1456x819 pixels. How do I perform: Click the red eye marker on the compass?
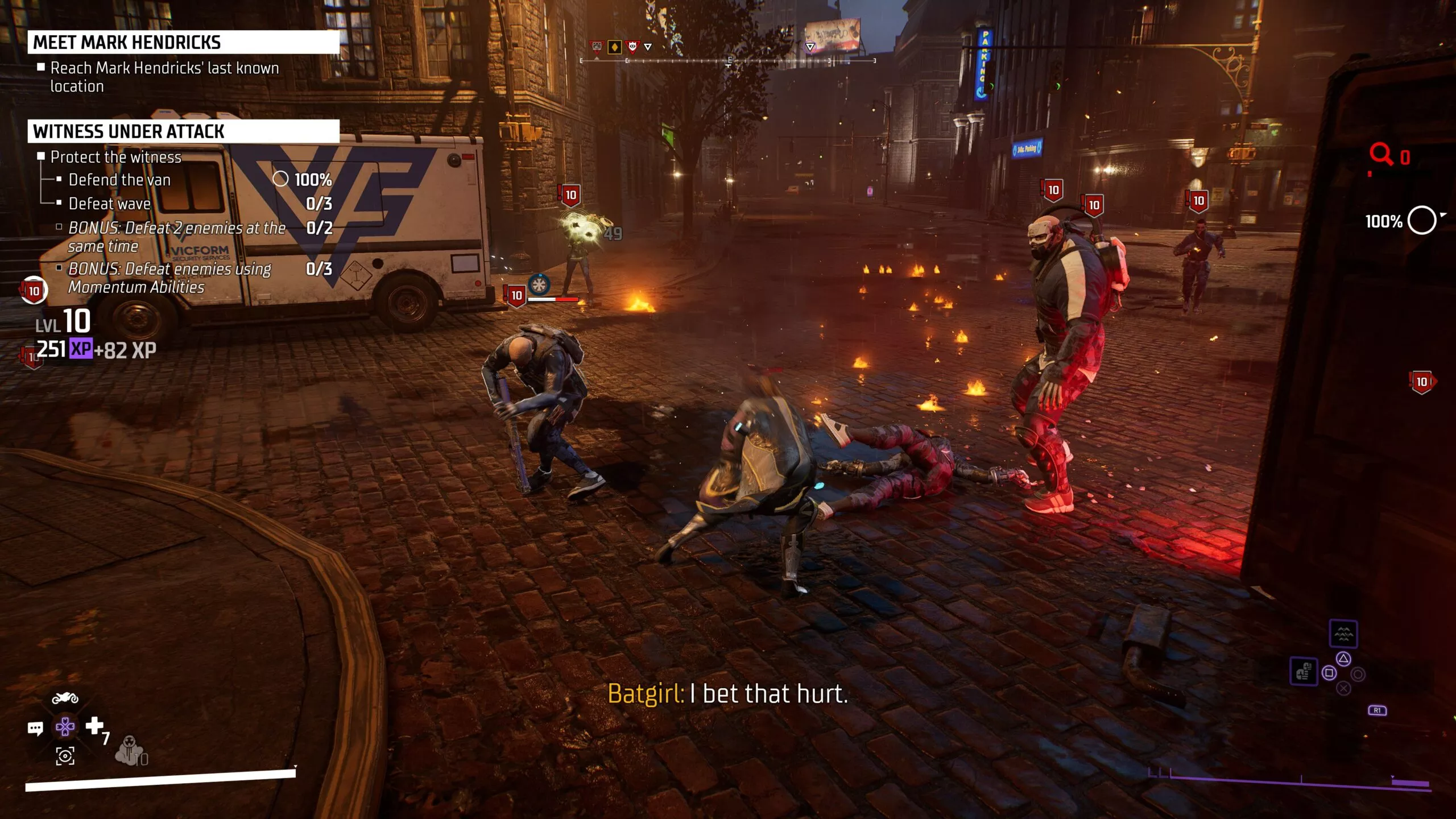tap(632, 47)
